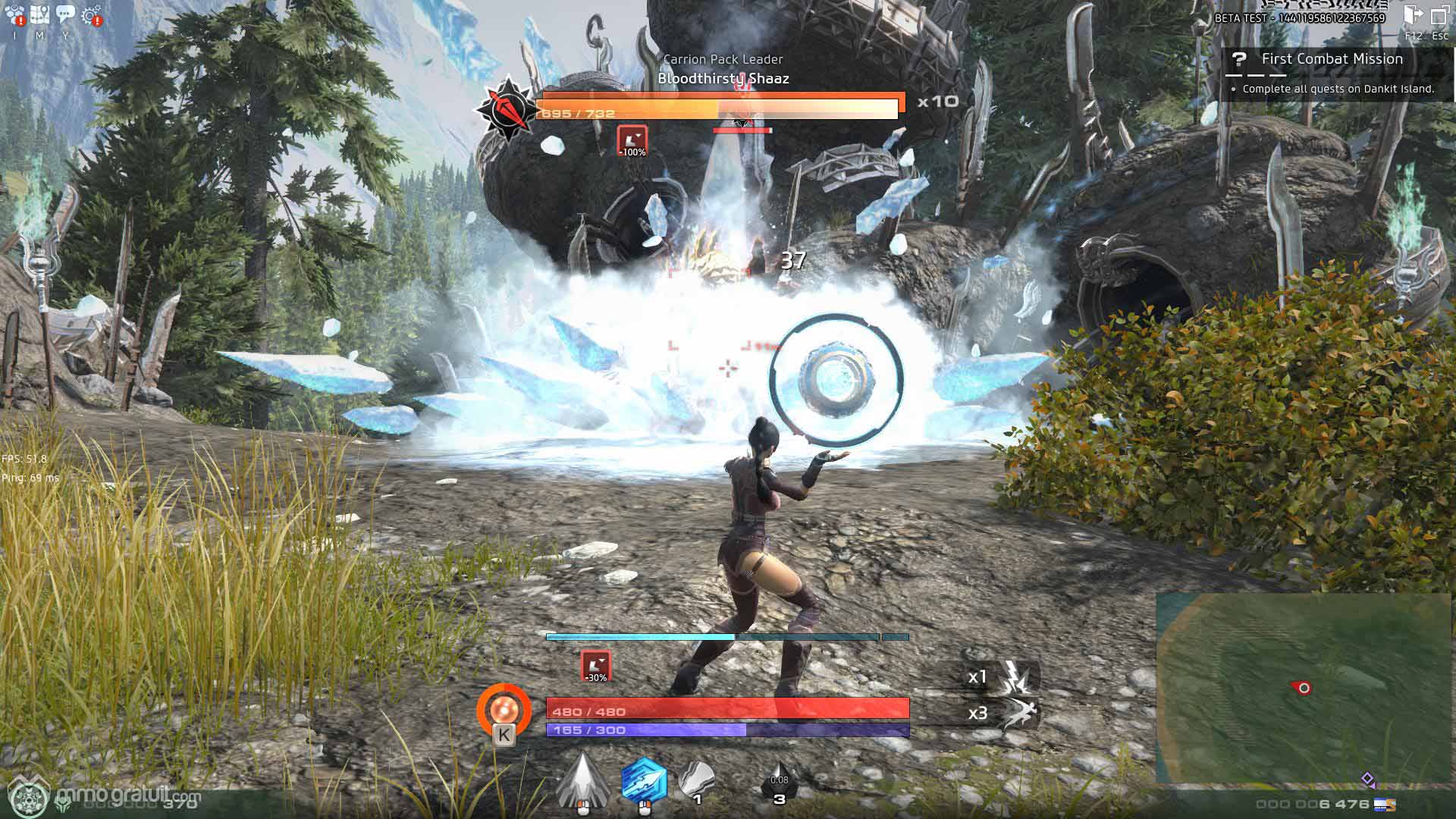Activate the blue hexagon spear skill

click(x=644, y=781)
